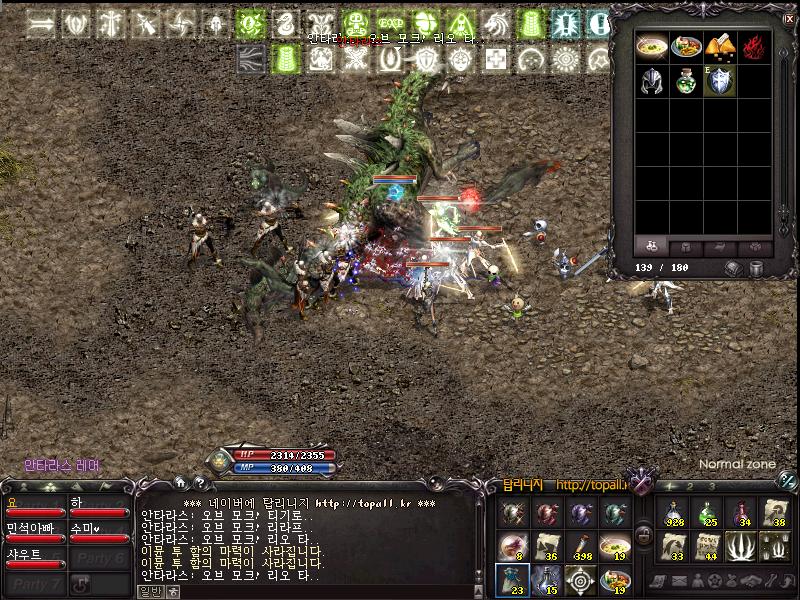800x600 pixels.
Task: Select the red flame item in inventory
Action: [x=753, y=47]
